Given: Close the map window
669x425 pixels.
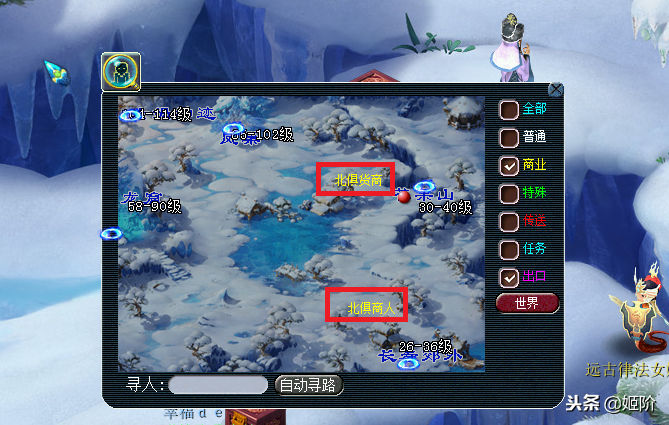Looking at the screenshot, I should [x=556, y=89].
